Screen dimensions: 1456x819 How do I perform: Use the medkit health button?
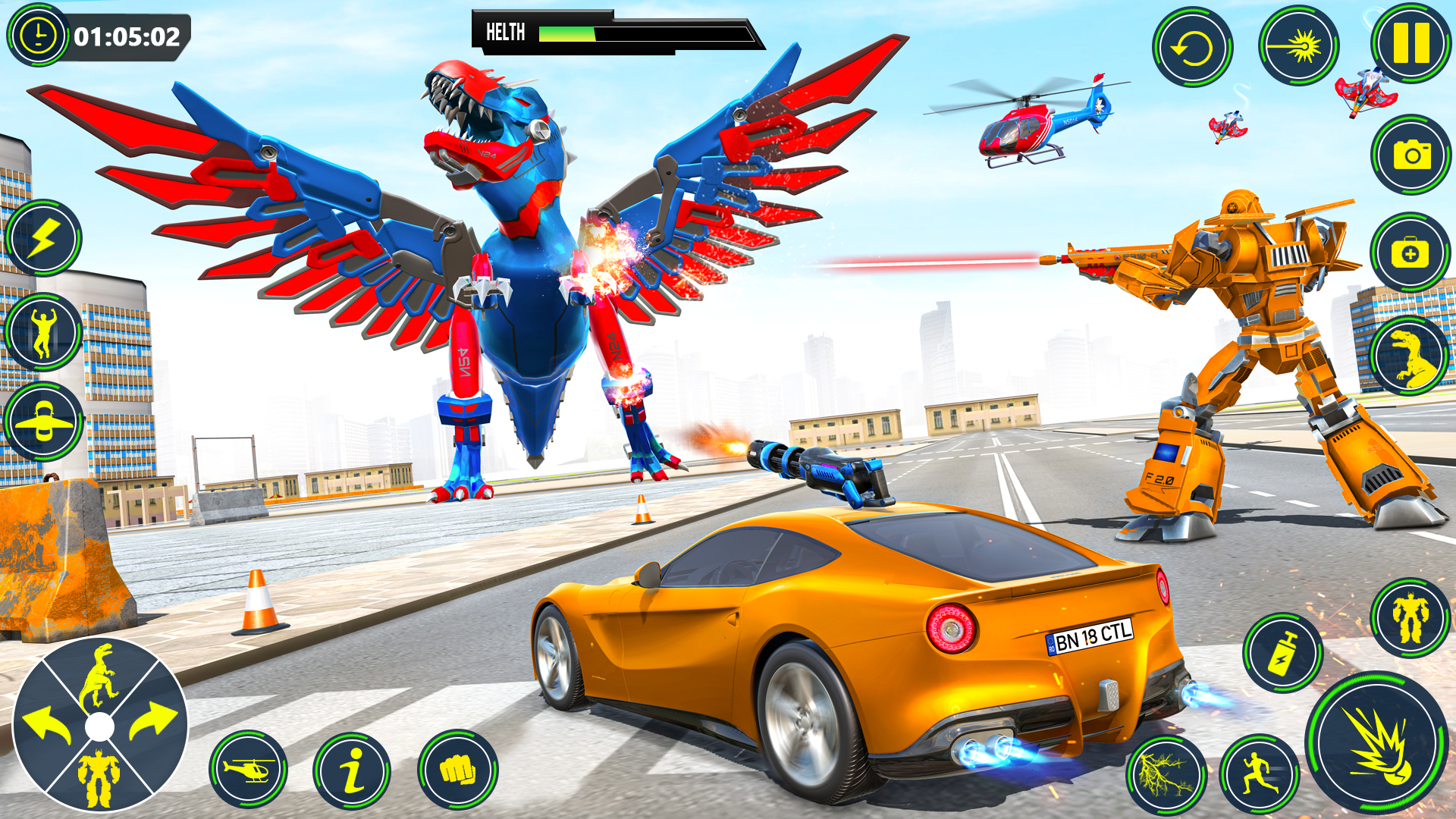(x=1410, y=252)
